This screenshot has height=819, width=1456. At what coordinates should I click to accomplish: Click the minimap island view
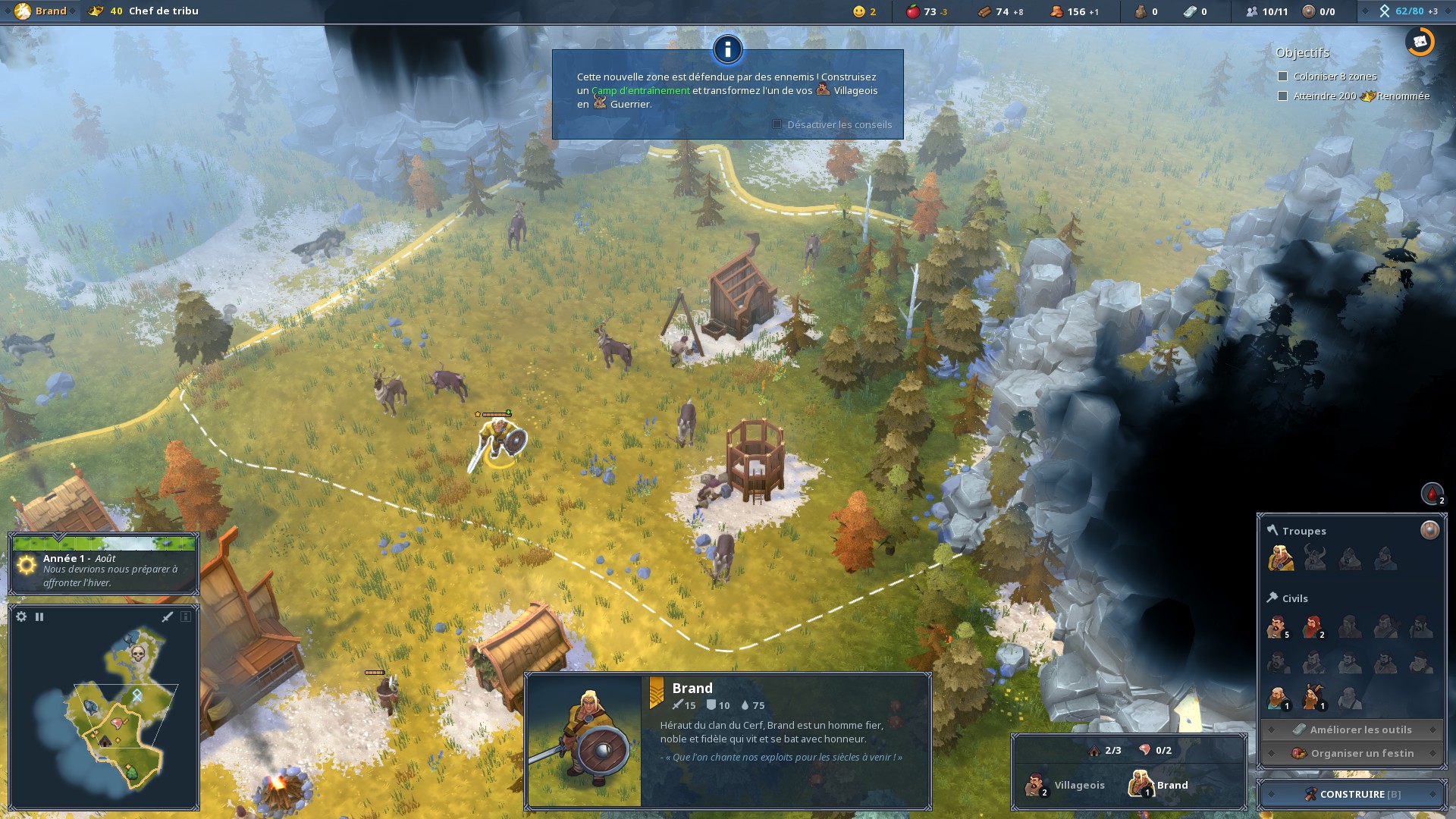pos(114,713)
